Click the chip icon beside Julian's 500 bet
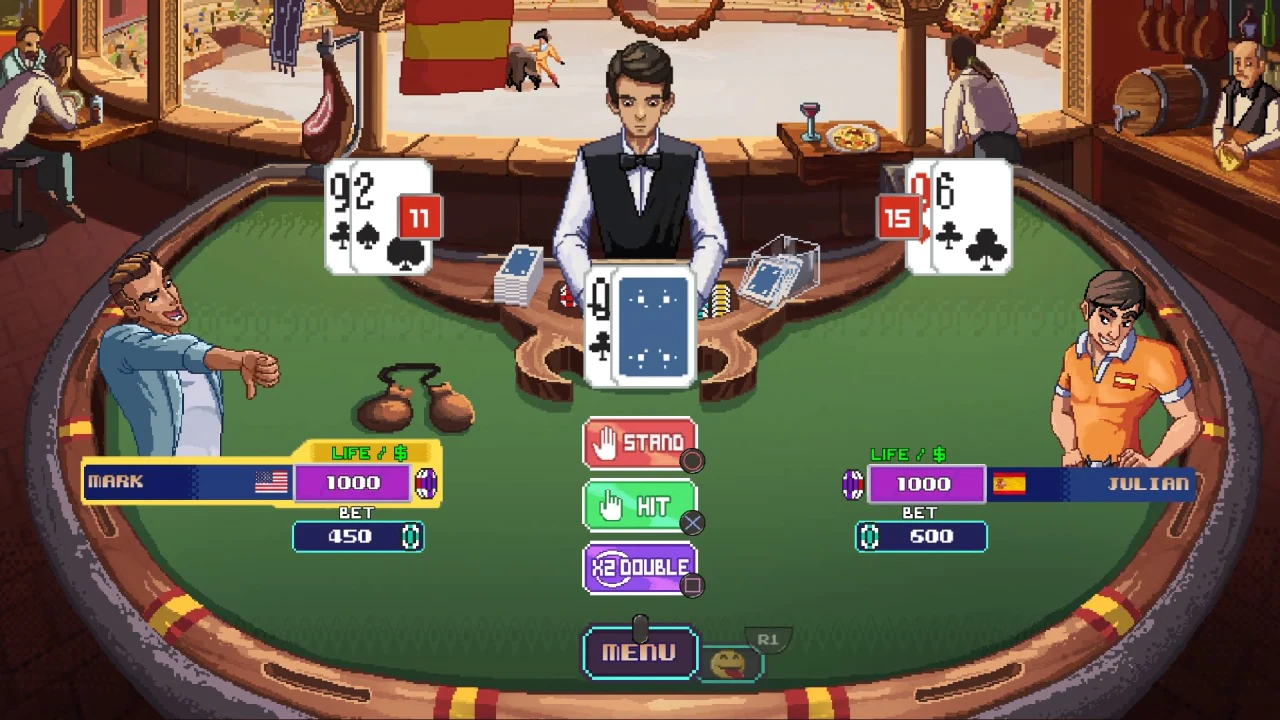Image resolution: width=1280 pixels, height=720 pixels. click(x=869, y=537)
